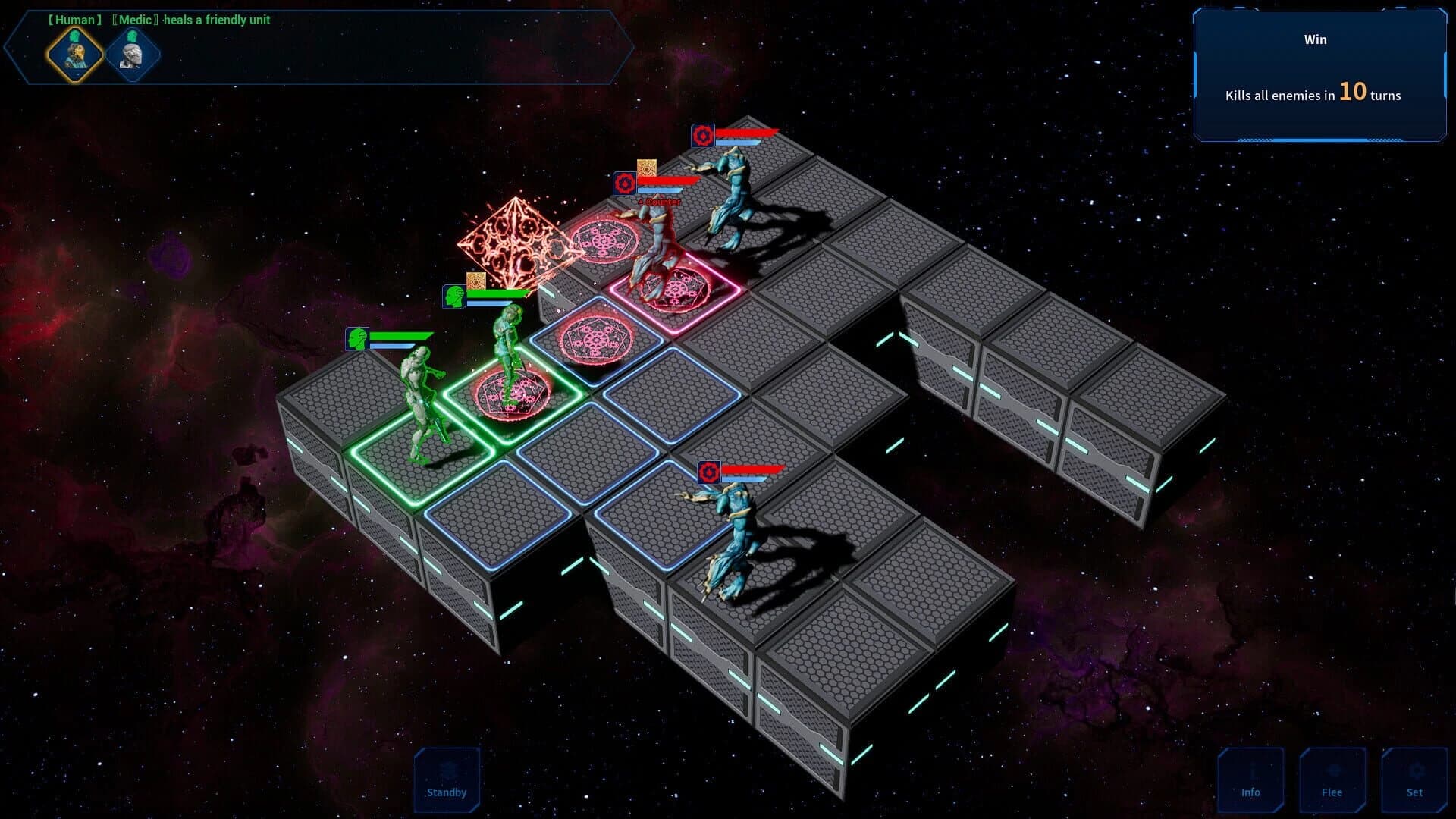1456x819 pixels.
Task: Select the Medic portrait in the turn order
Action: [x=76, y=53]
